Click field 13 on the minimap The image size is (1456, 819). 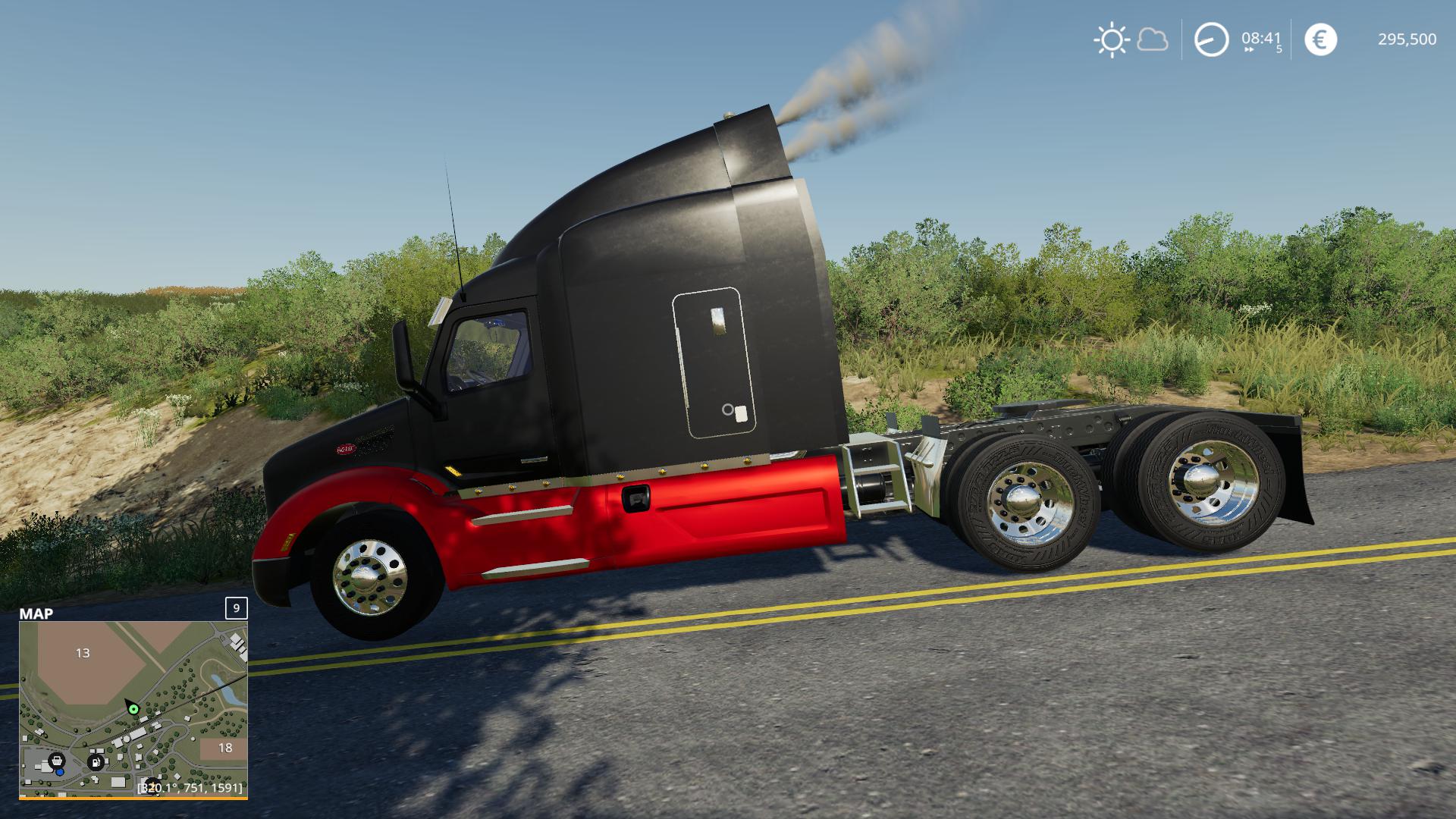(83, 653)
